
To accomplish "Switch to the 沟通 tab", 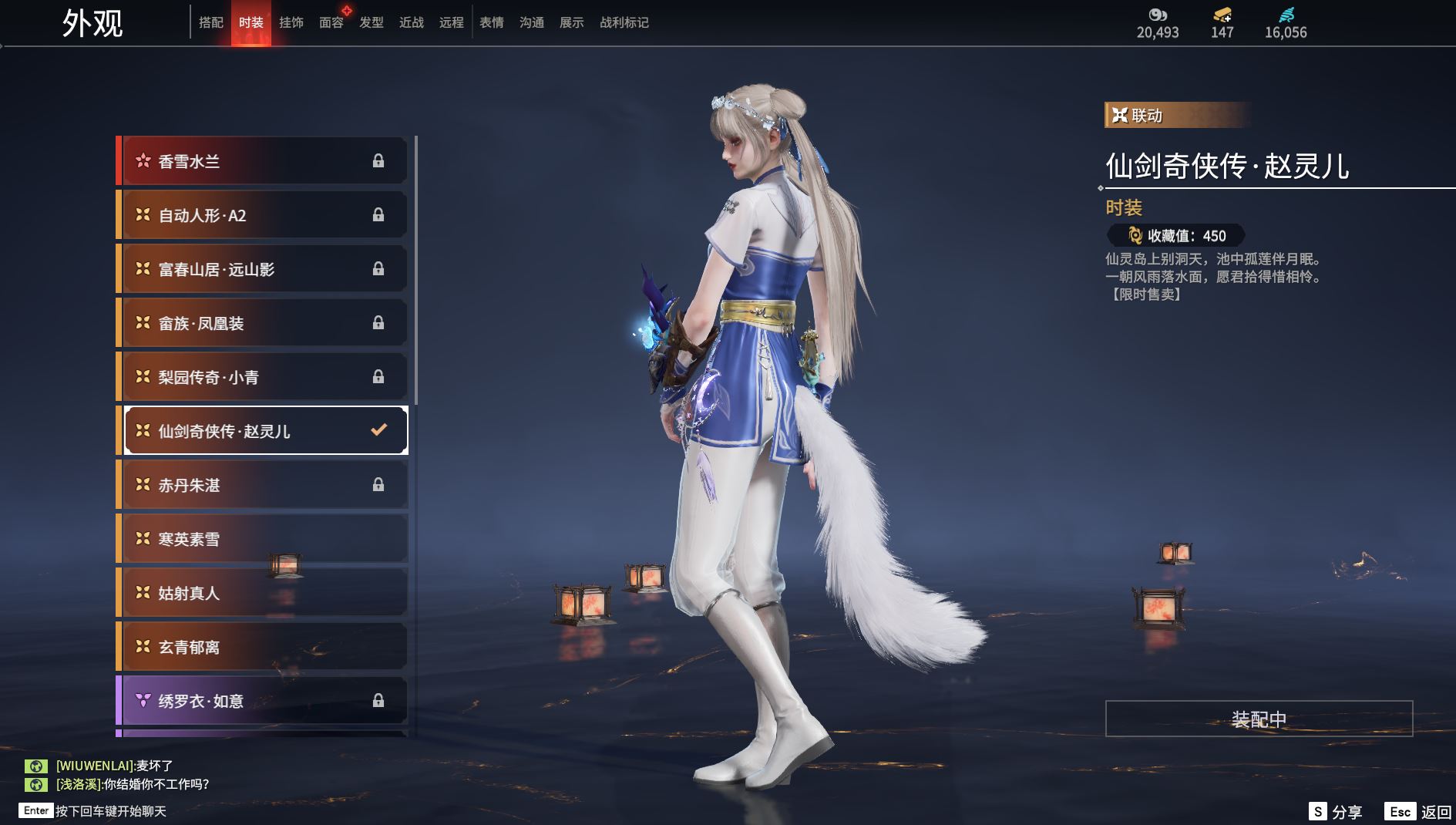I will pos(532,23).
